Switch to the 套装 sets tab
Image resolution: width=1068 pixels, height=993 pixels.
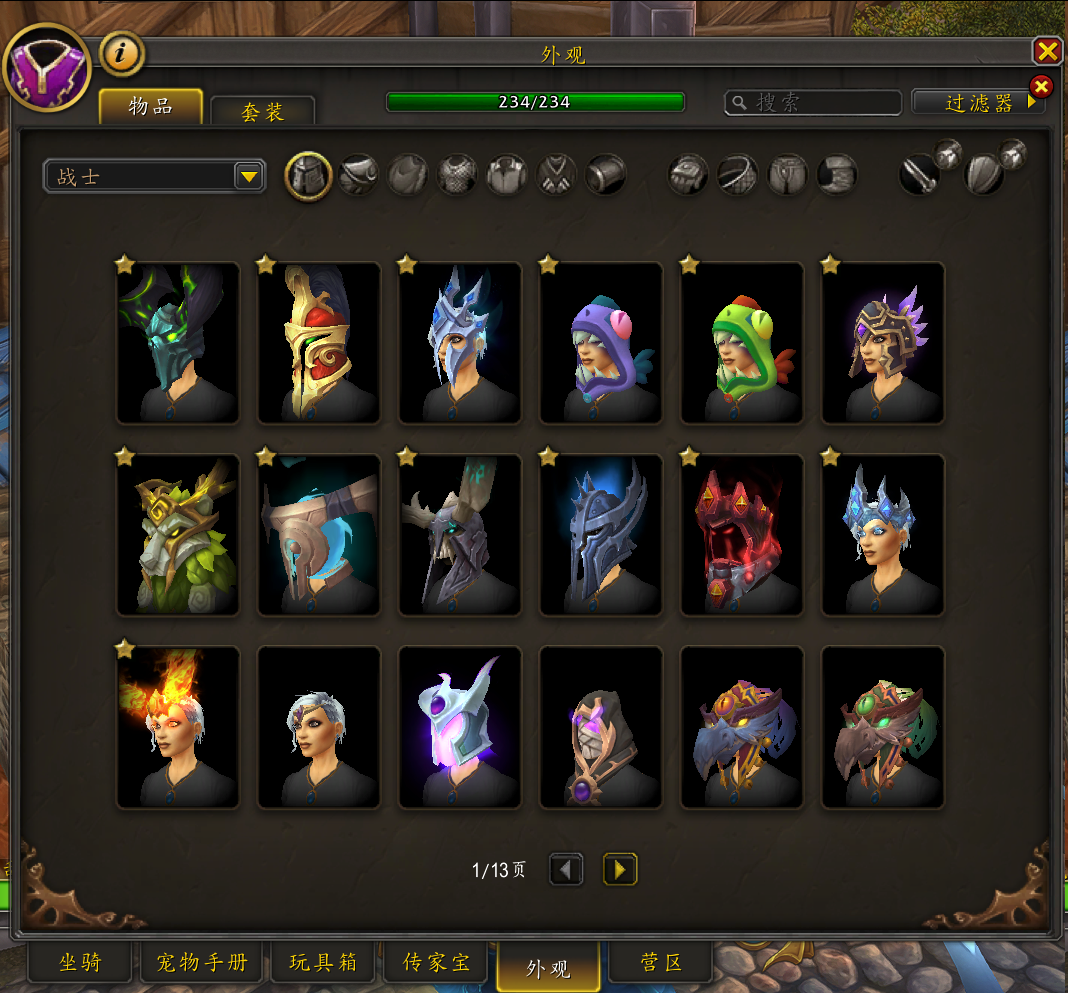point(263,111)
